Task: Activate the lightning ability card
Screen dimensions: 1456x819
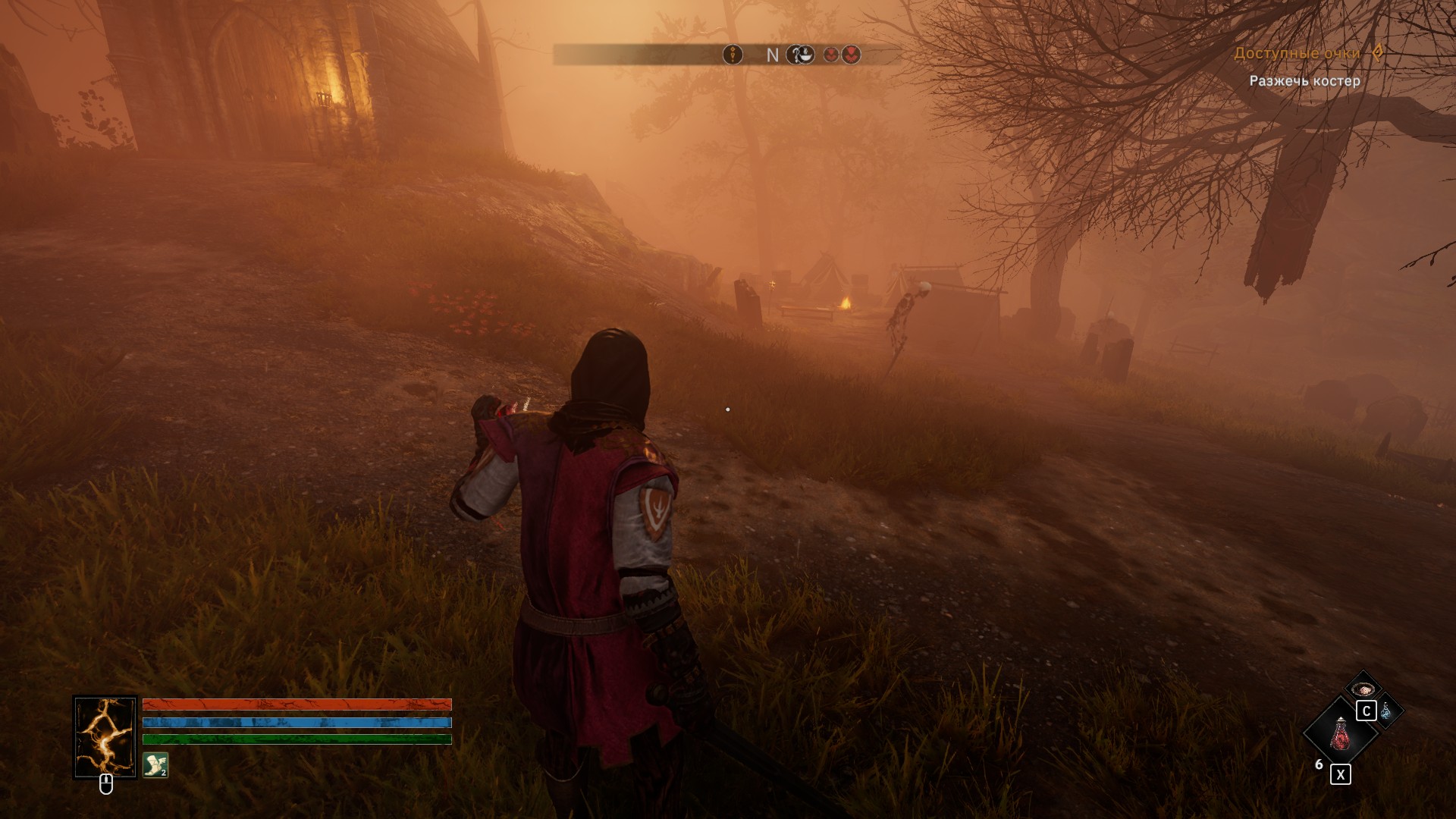Action: pos(105,736)
